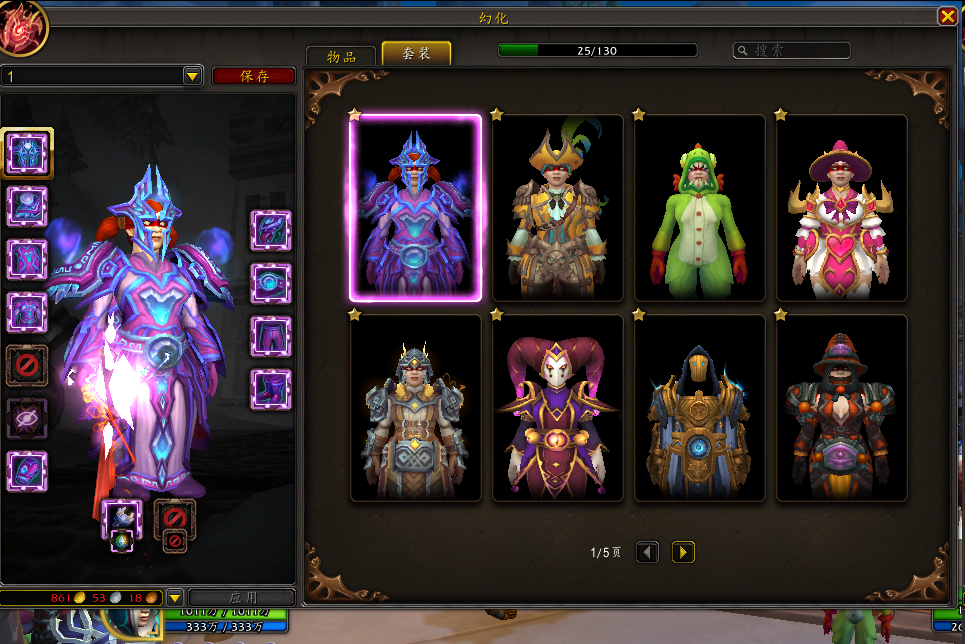Screen dimensions: 965x644
Task: Open the outfit dropdown arrow
Action: tap(192, 76)
